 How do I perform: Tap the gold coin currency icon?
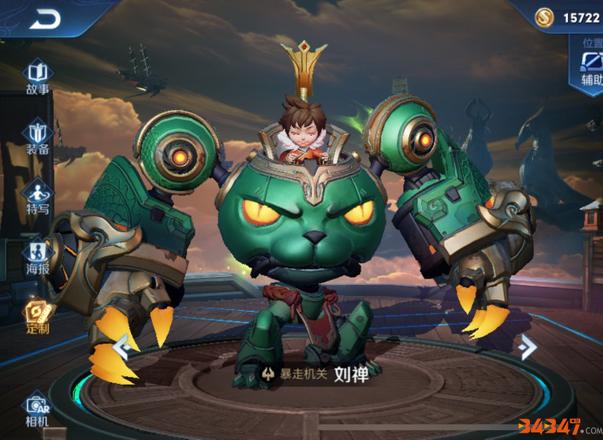[543, 19]
